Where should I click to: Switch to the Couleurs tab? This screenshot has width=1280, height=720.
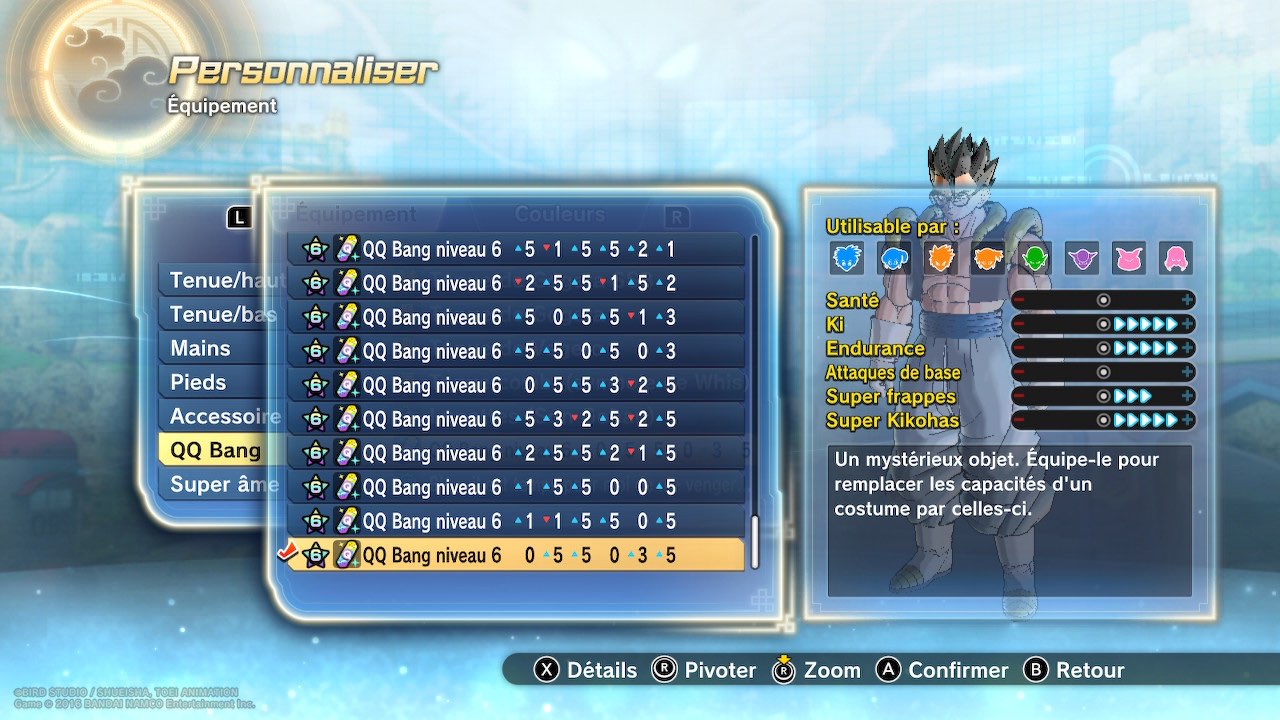(559, 214)
